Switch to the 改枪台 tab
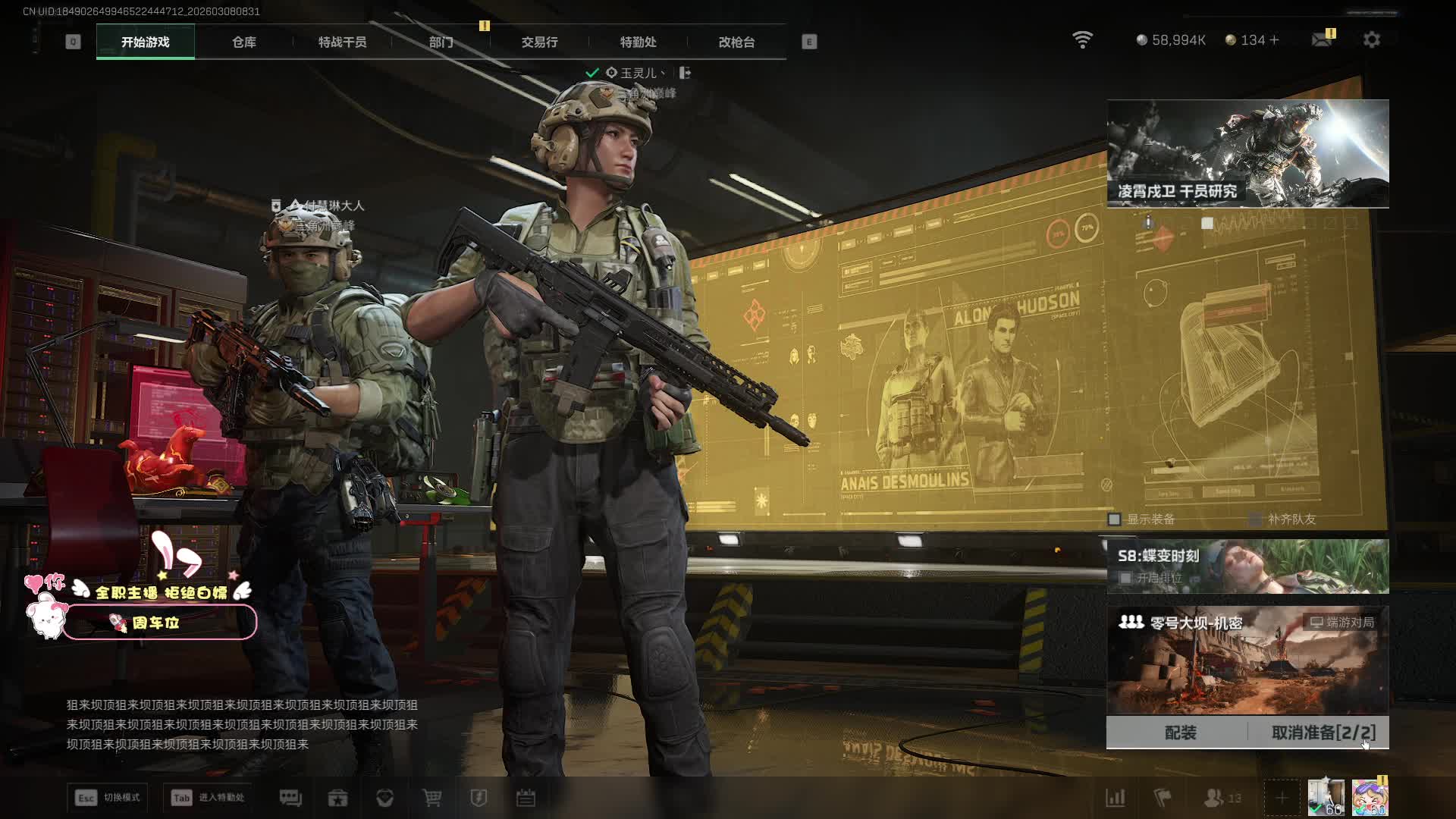 (736, 42)
